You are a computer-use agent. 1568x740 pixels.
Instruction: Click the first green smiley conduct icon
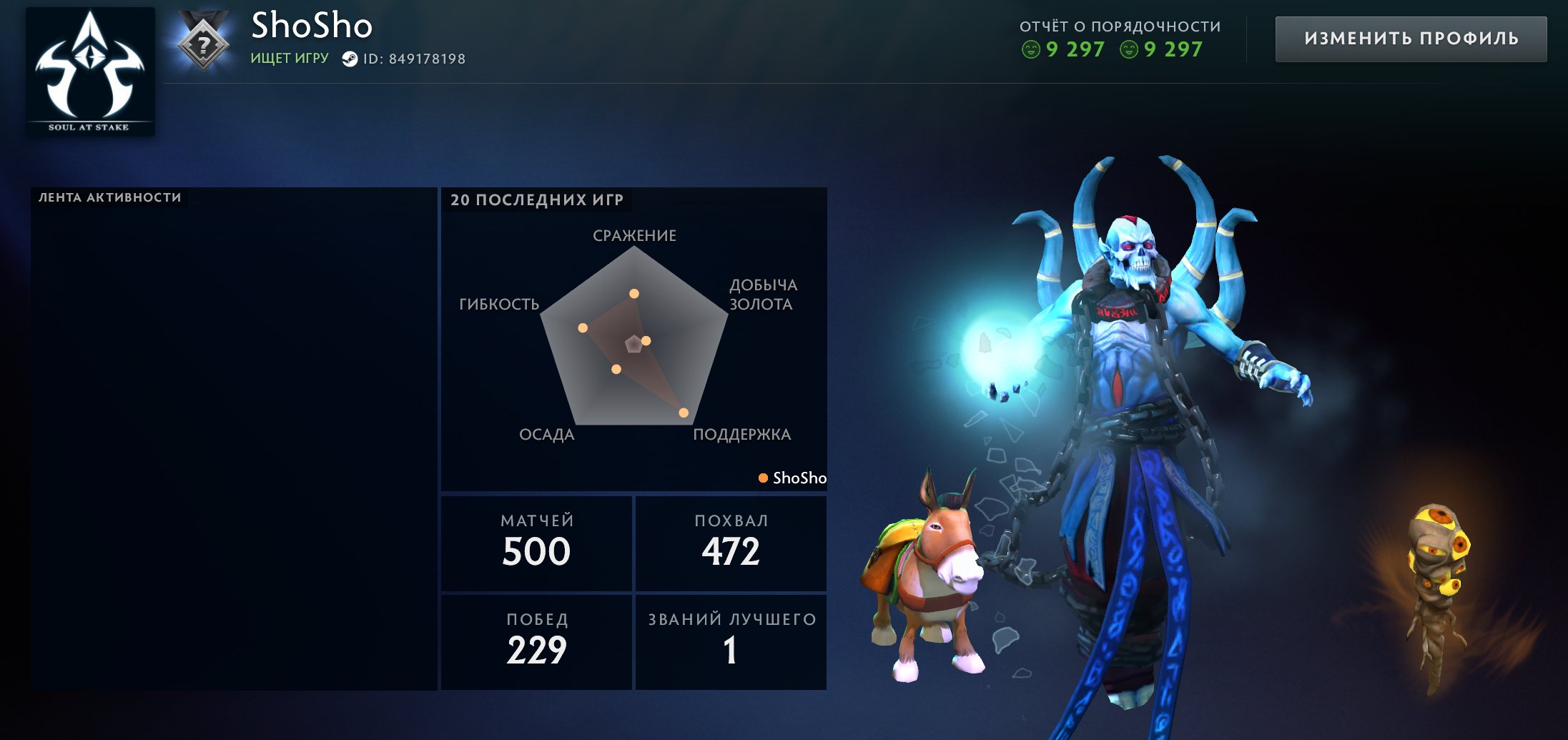coord(1031,50)
